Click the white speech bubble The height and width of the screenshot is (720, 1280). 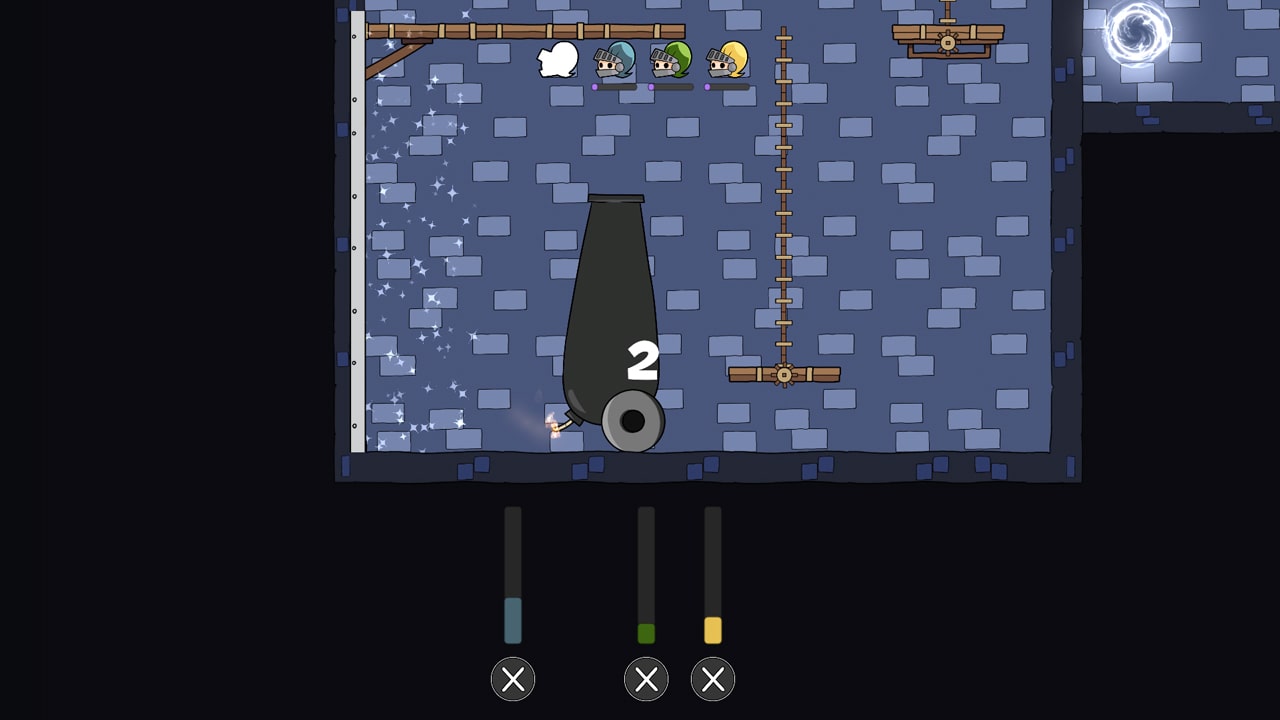coord(556,58)
